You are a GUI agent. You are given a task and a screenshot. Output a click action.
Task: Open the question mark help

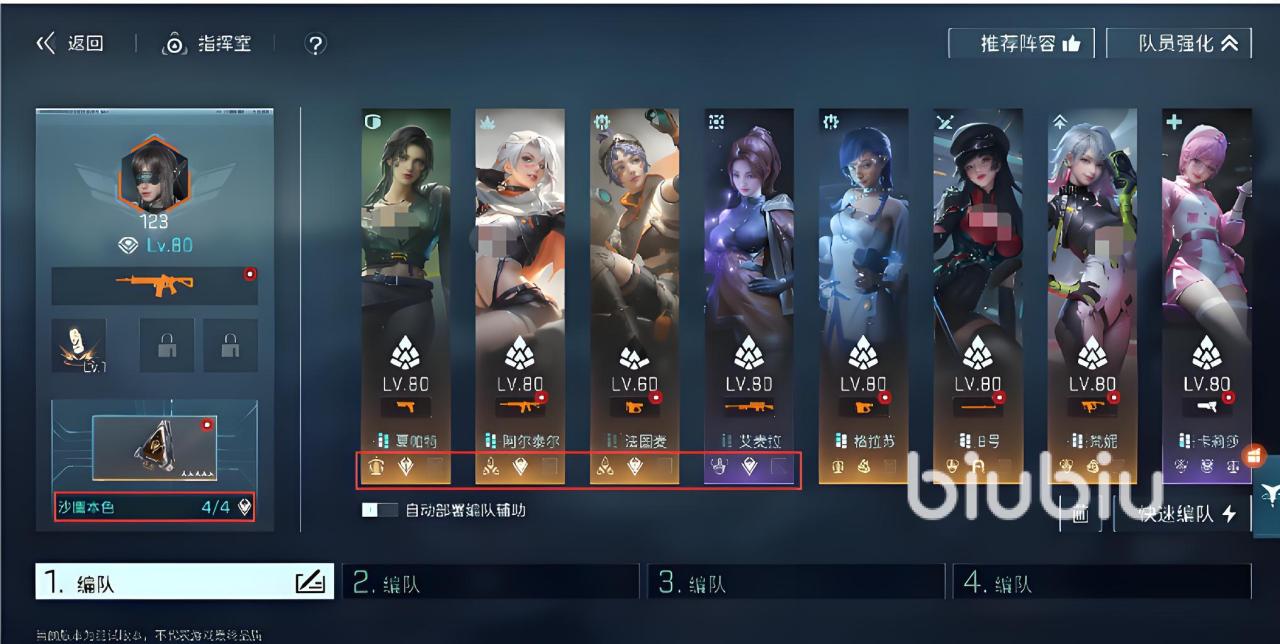tap(315, 44)
